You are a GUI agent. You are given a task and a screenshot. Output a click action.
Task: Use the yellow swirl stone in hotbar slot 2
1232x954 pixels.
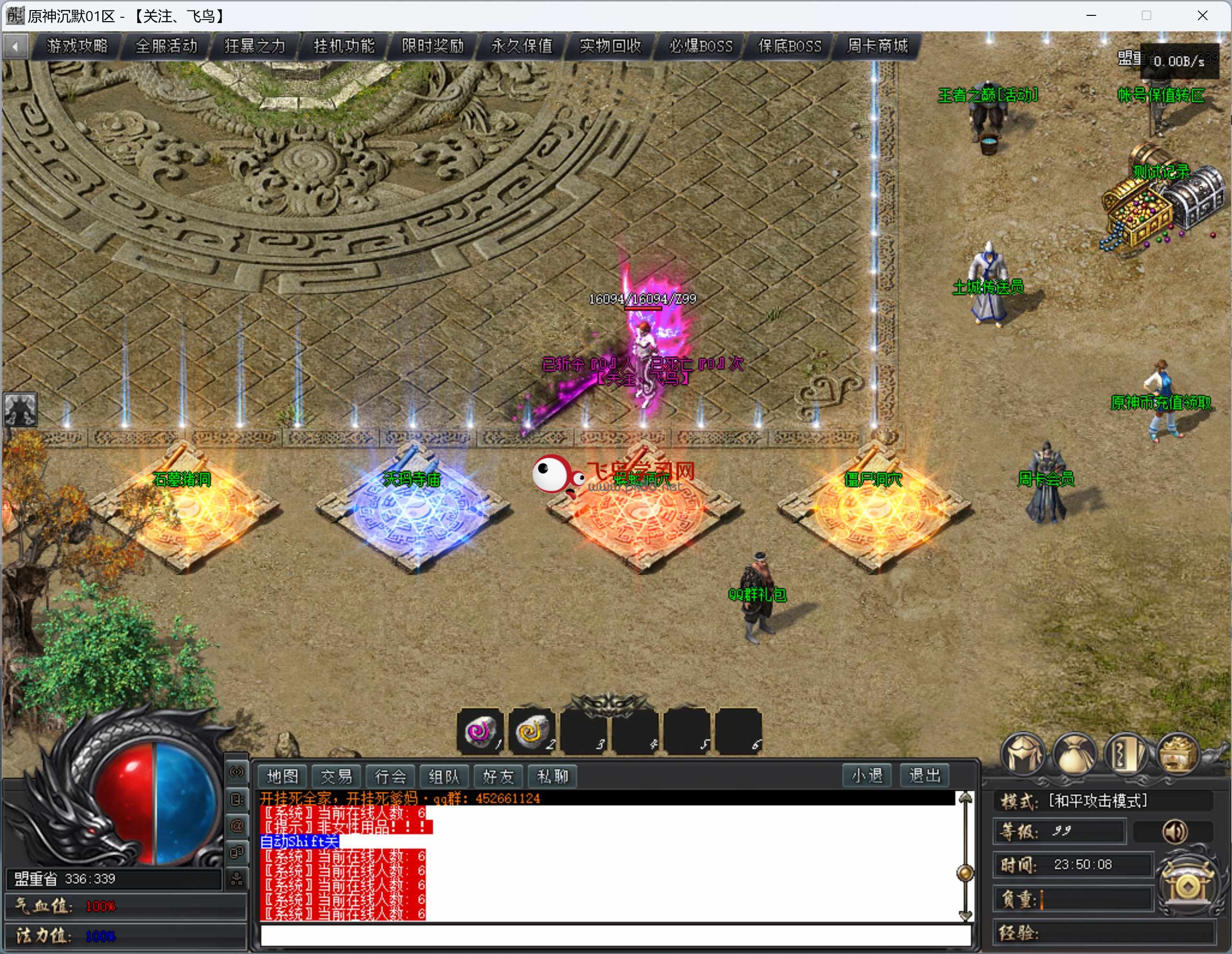tap(531, 731)
